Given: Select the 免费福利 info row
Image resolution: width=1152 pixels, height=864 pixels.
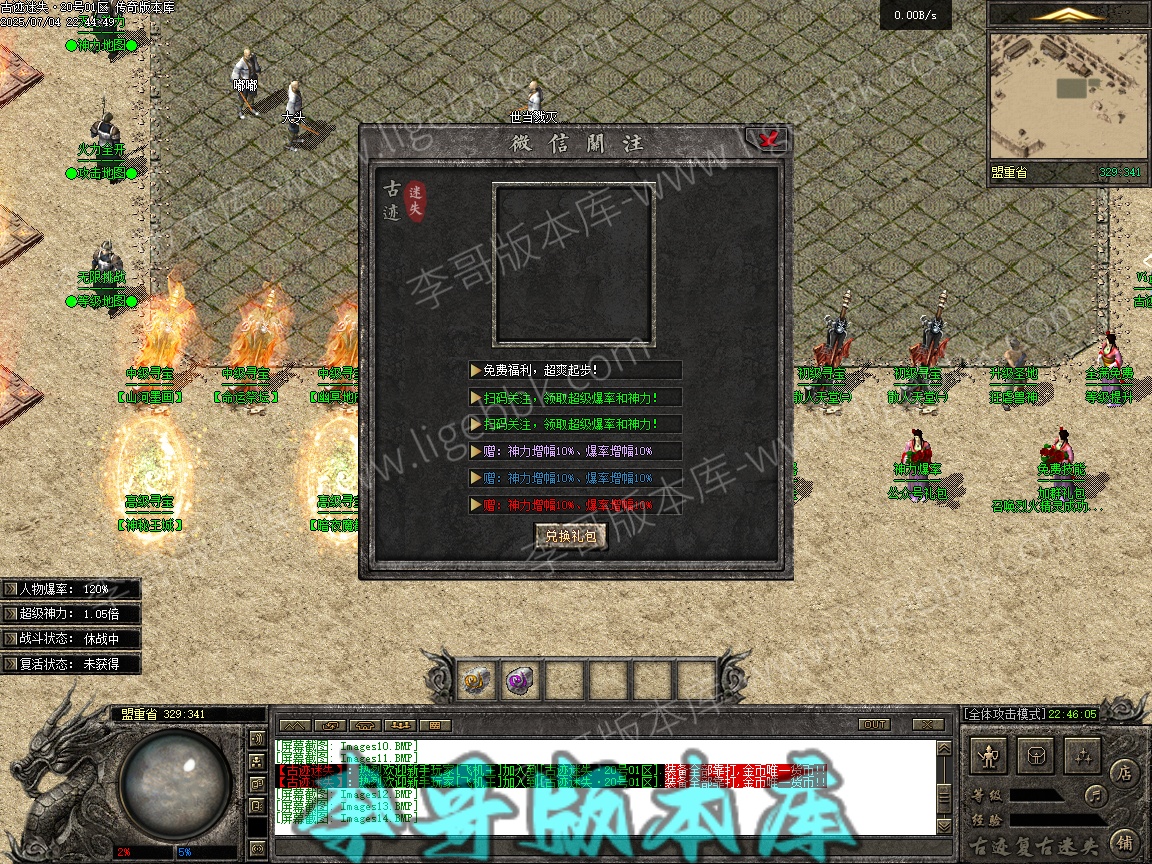Looking at the screenshot, I should (575, 370).
